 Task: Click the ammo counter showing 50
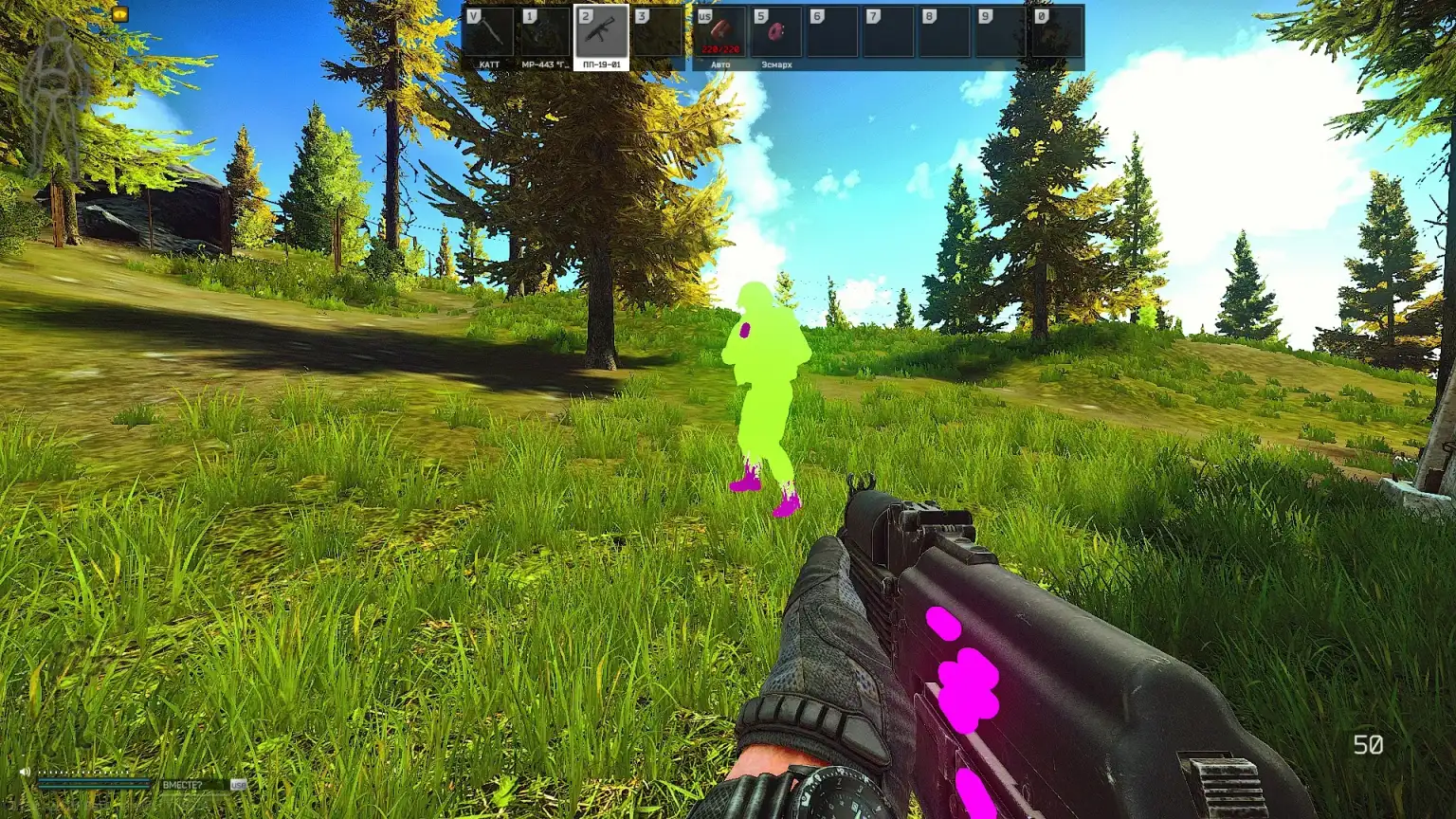point(1368,745)
